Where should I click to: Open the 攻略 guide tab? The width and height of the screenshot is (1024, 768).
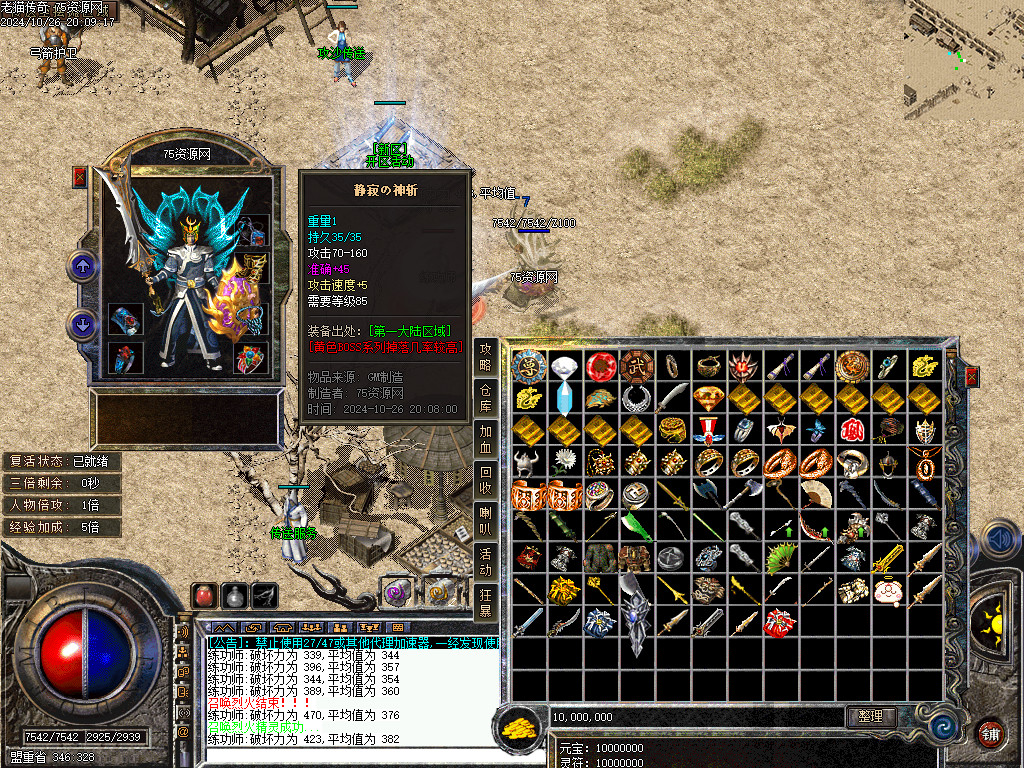486,357
